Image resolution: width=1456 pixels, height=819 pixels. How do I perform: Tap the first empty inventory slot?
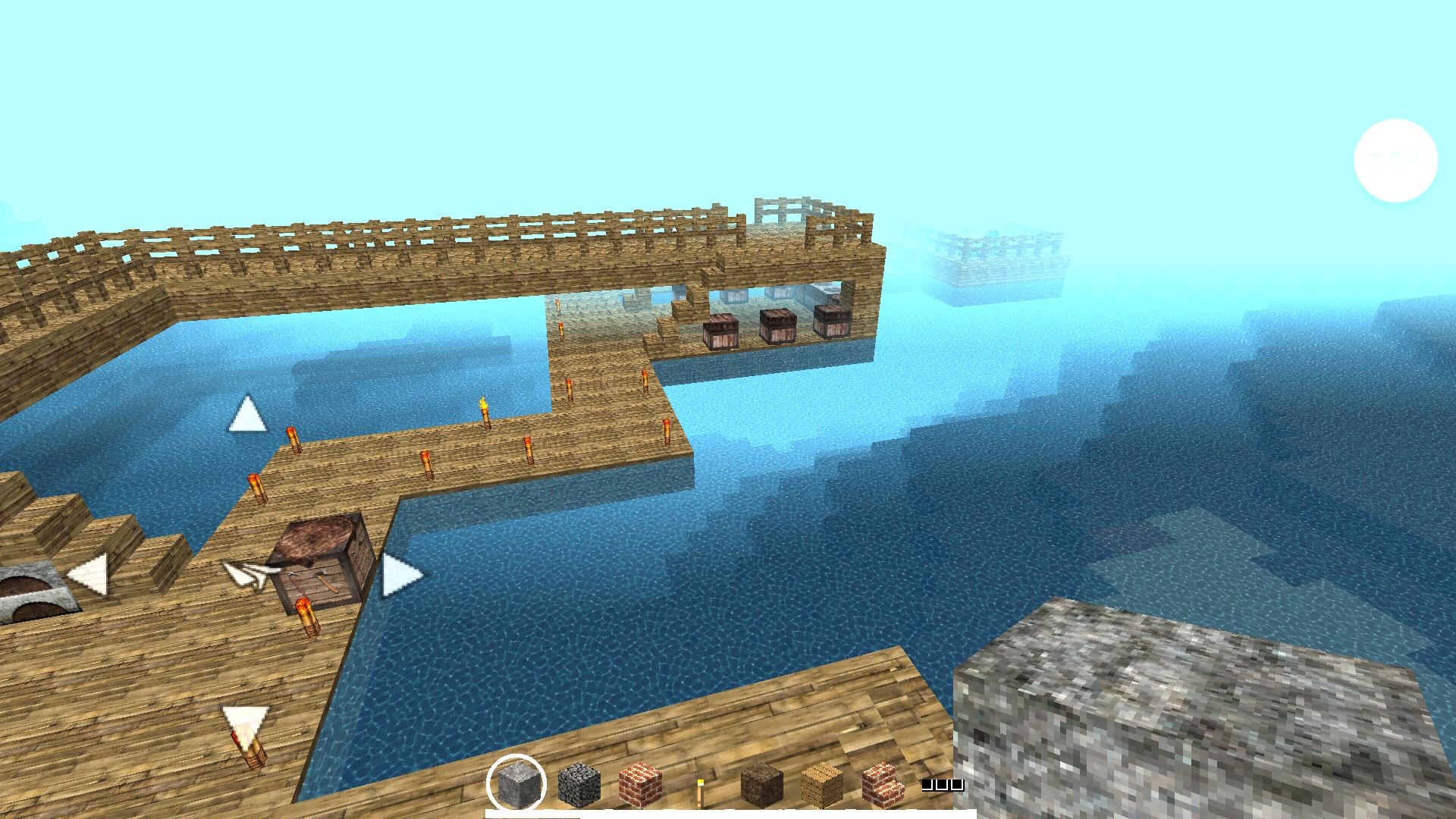point(925,784)
